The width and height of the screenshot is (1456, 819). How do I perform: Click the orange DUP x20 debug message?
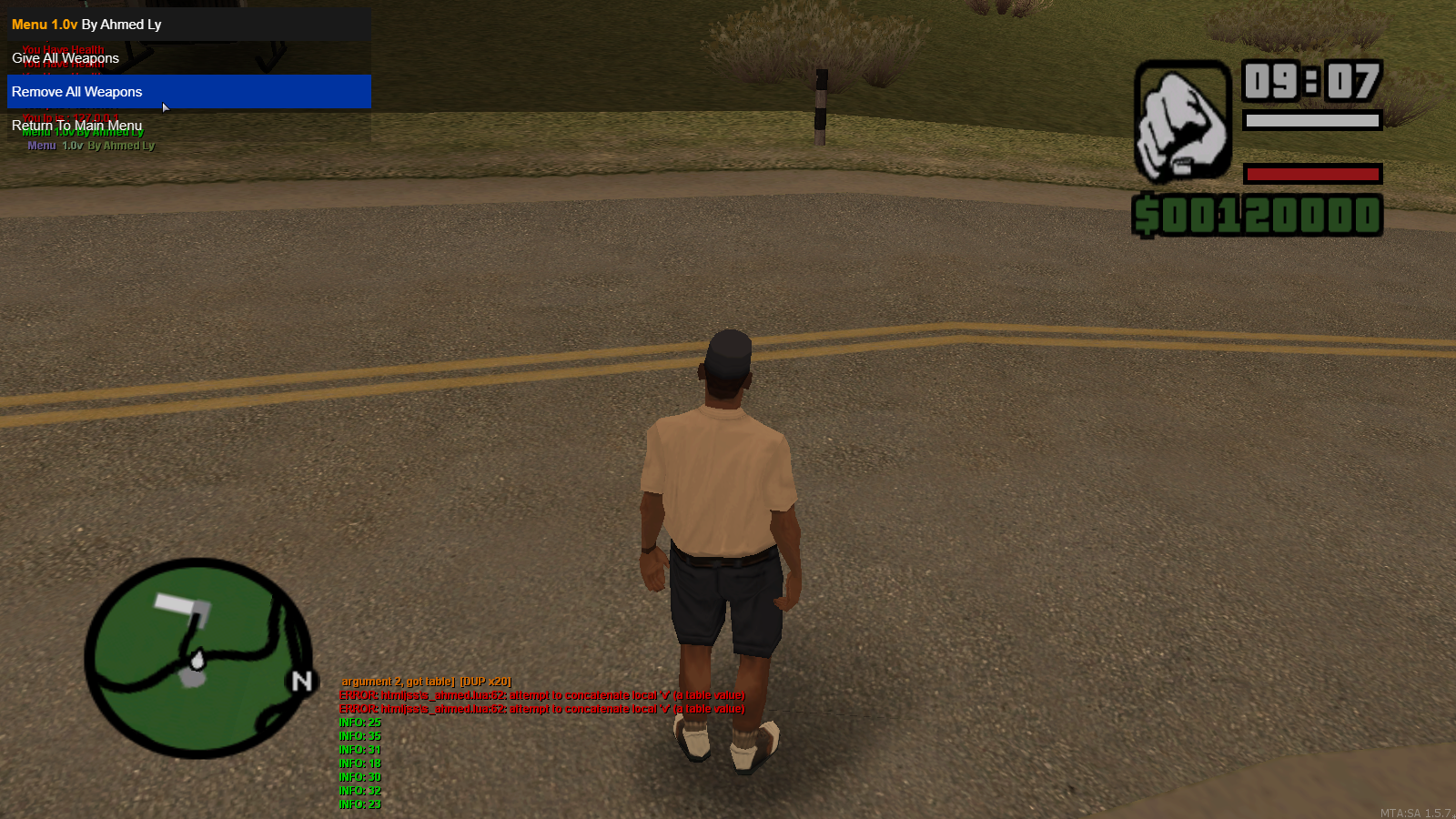(x=428, y=680)
